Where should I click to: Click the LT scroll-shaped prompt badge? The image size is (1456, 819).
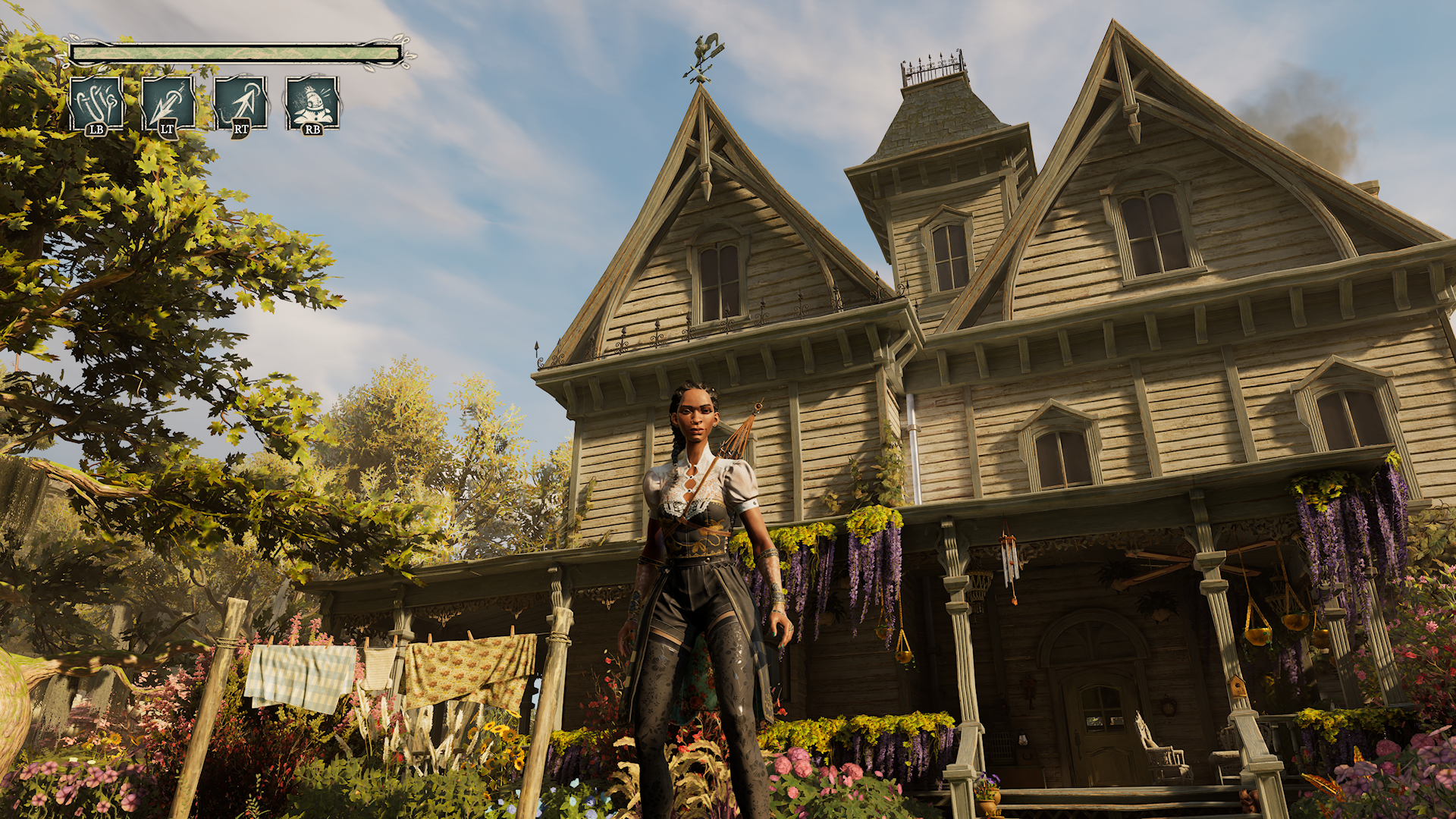click(167, 130)
